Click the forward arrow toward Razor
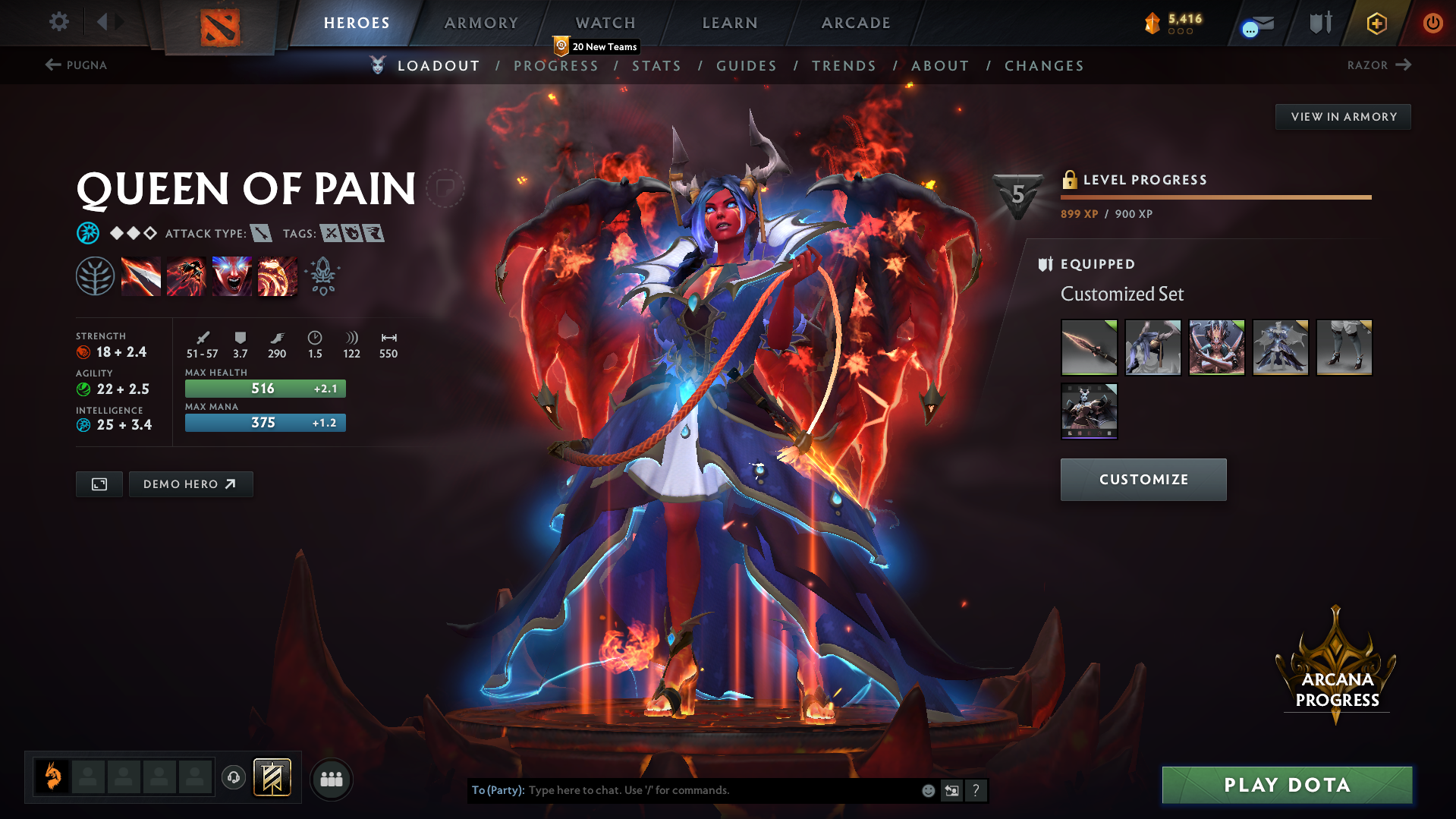Image resolution: width=1456 pixels, height=819 pixels. tap(1402, 65)
